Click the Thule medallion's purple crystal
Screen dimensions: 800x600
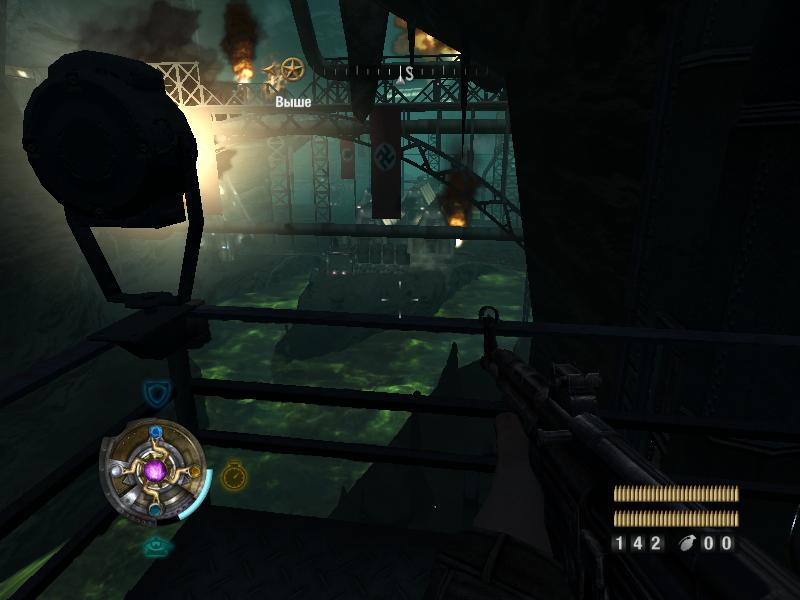tap(155, 470)
